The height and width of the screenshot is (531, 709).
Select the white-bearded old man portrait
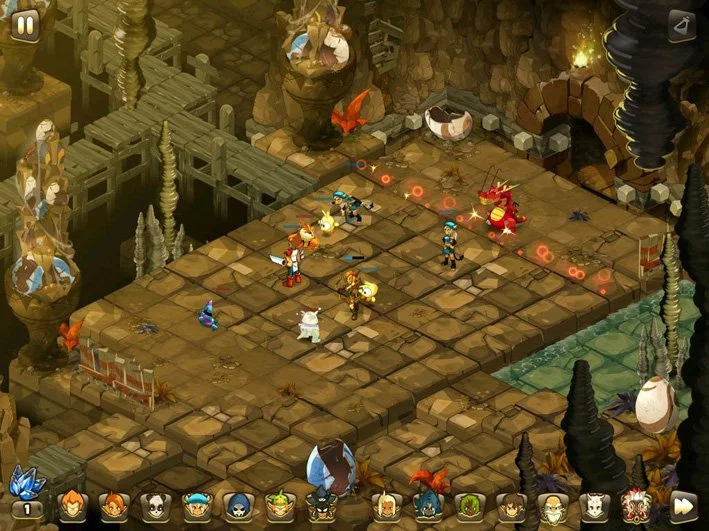(552, 505)
